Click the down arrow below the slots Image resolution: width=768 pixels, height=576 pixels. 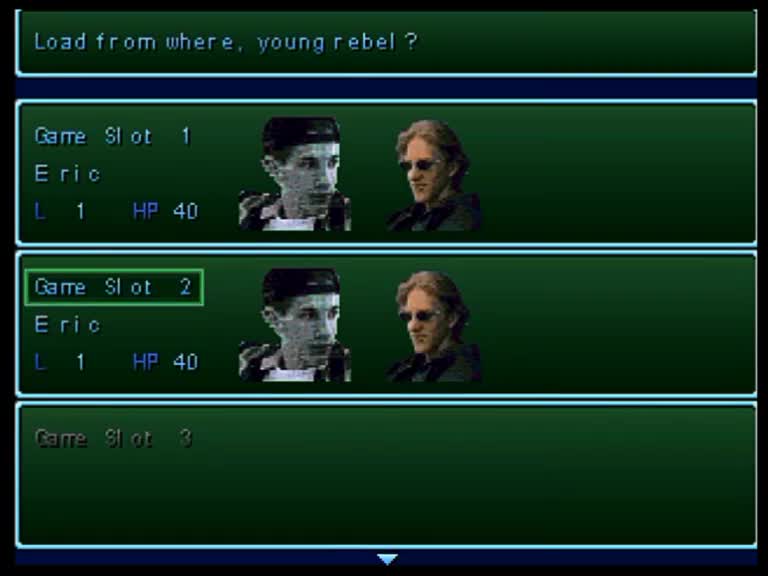(387, 559)
